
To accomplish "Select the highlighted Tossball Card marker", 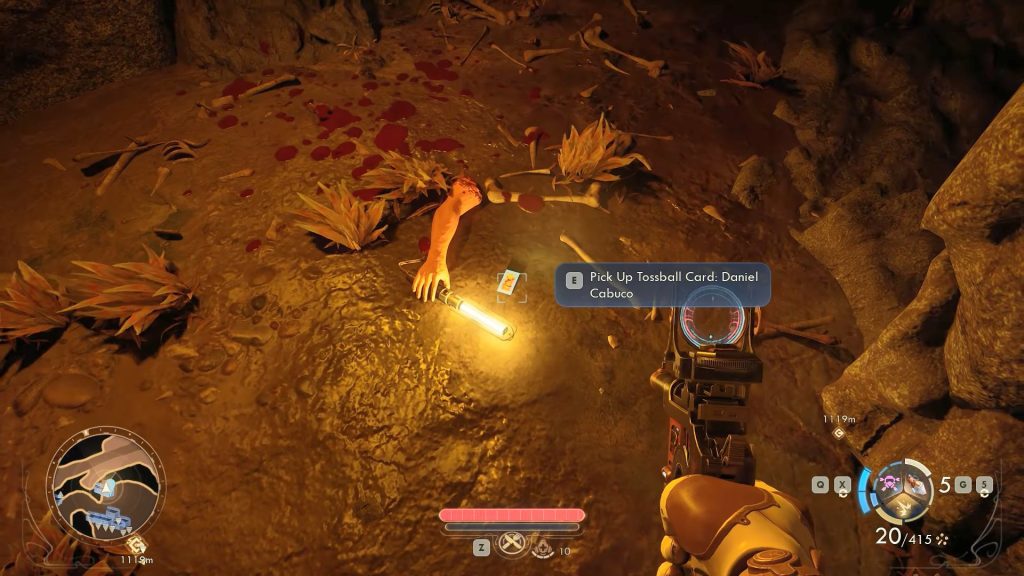I will coord(510,284).
